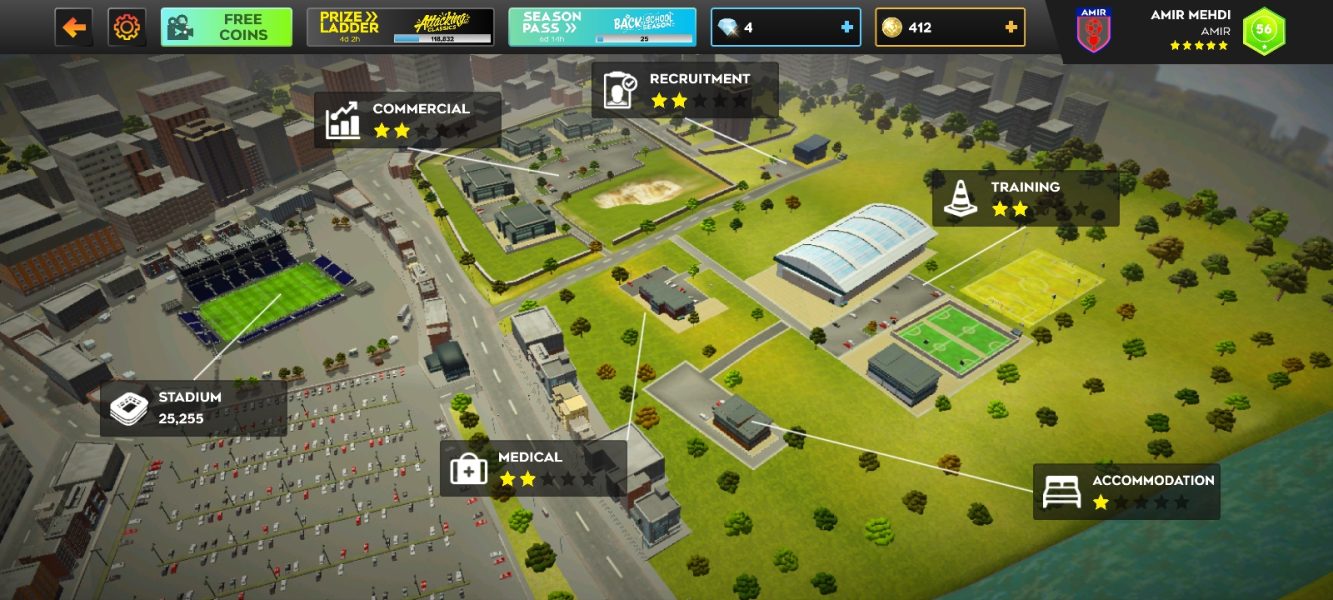
Task: Tap the level 56 hexagon badge
Action: (x=1264, y=30)
